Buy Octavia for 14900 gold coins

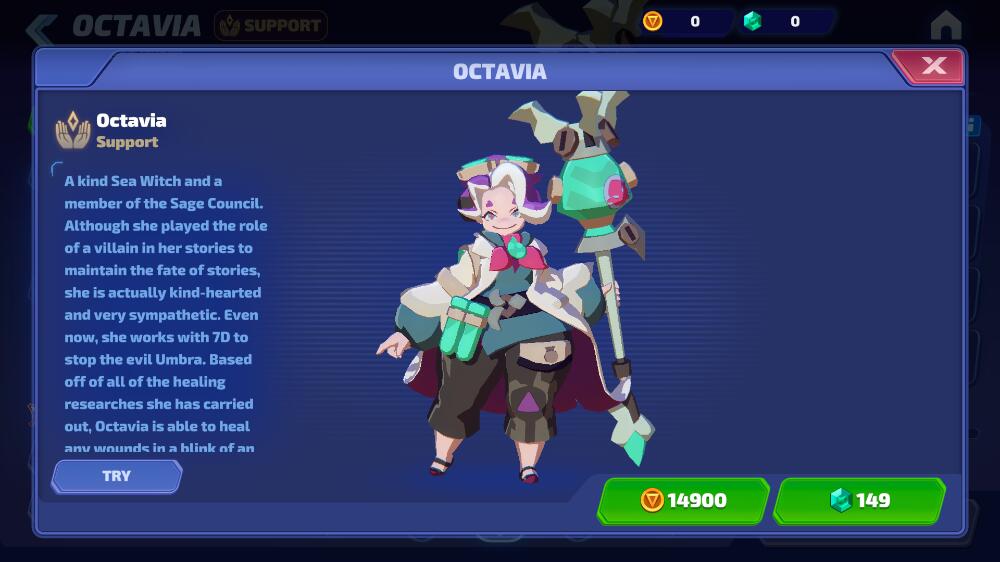pos(684,500)
